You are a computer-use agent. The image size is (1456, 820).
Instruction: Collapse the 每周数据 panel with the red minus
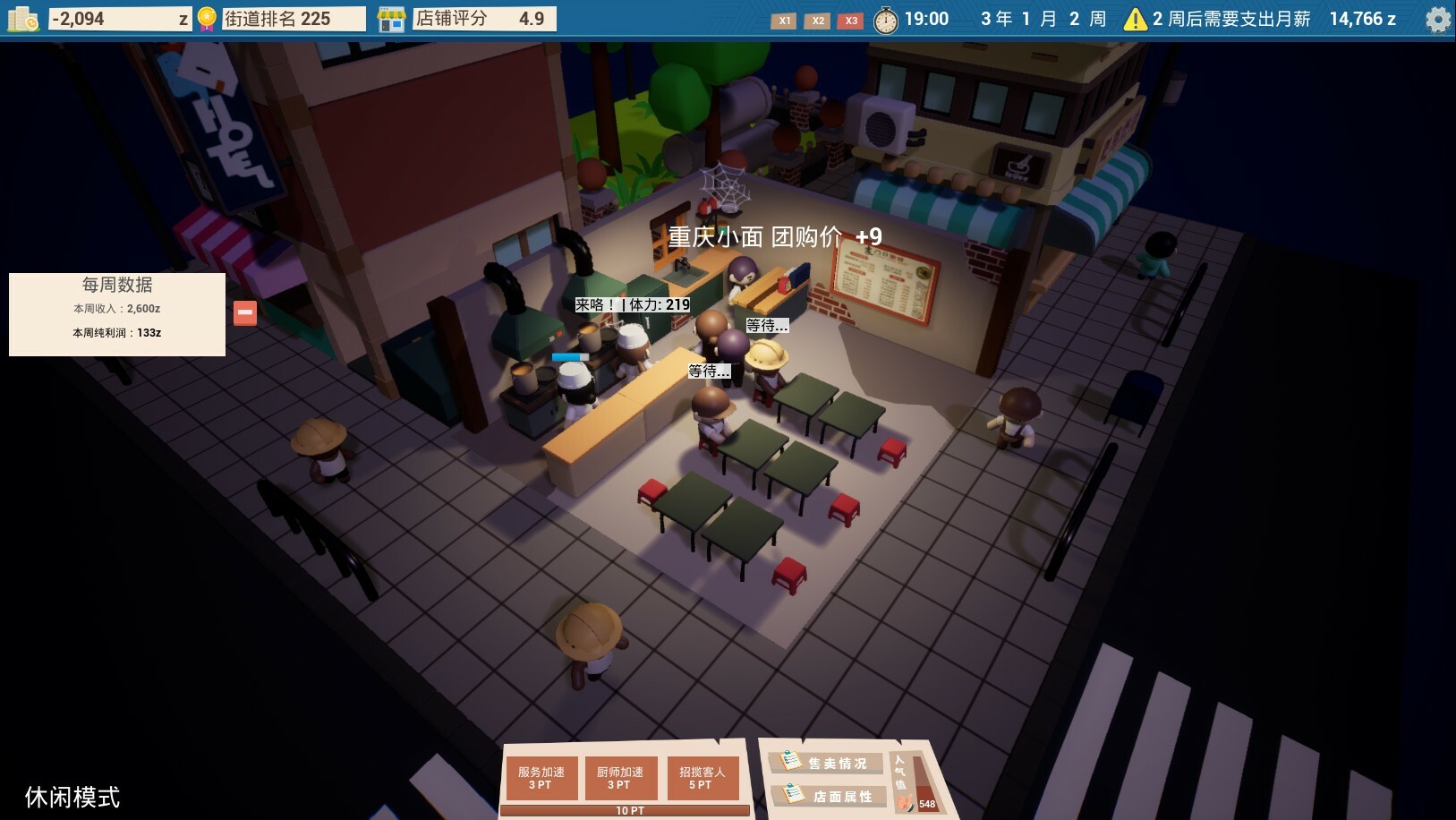243,313
